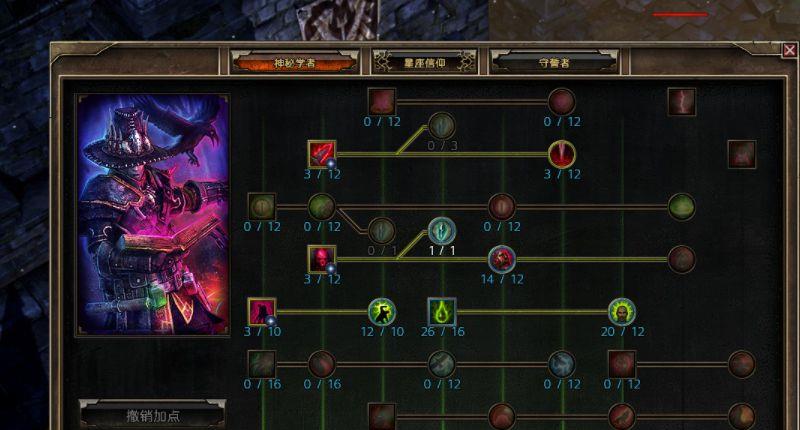The image size is (800, 430).
Task: Switch to the 守警者 mastery tab
Action: [554, 62]
